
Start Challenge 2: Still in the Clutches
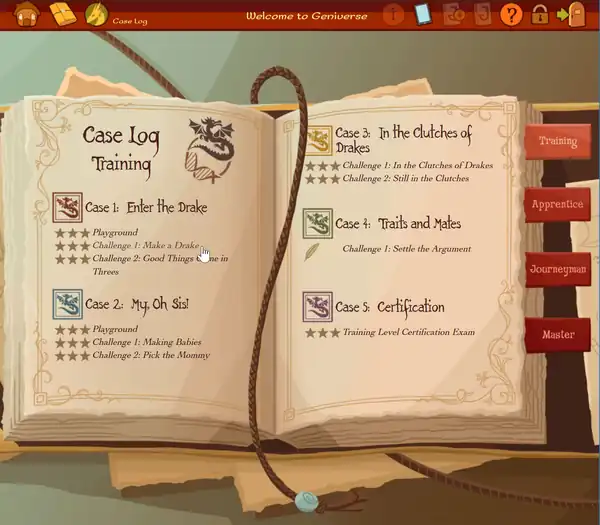click(x=405, y=178)
